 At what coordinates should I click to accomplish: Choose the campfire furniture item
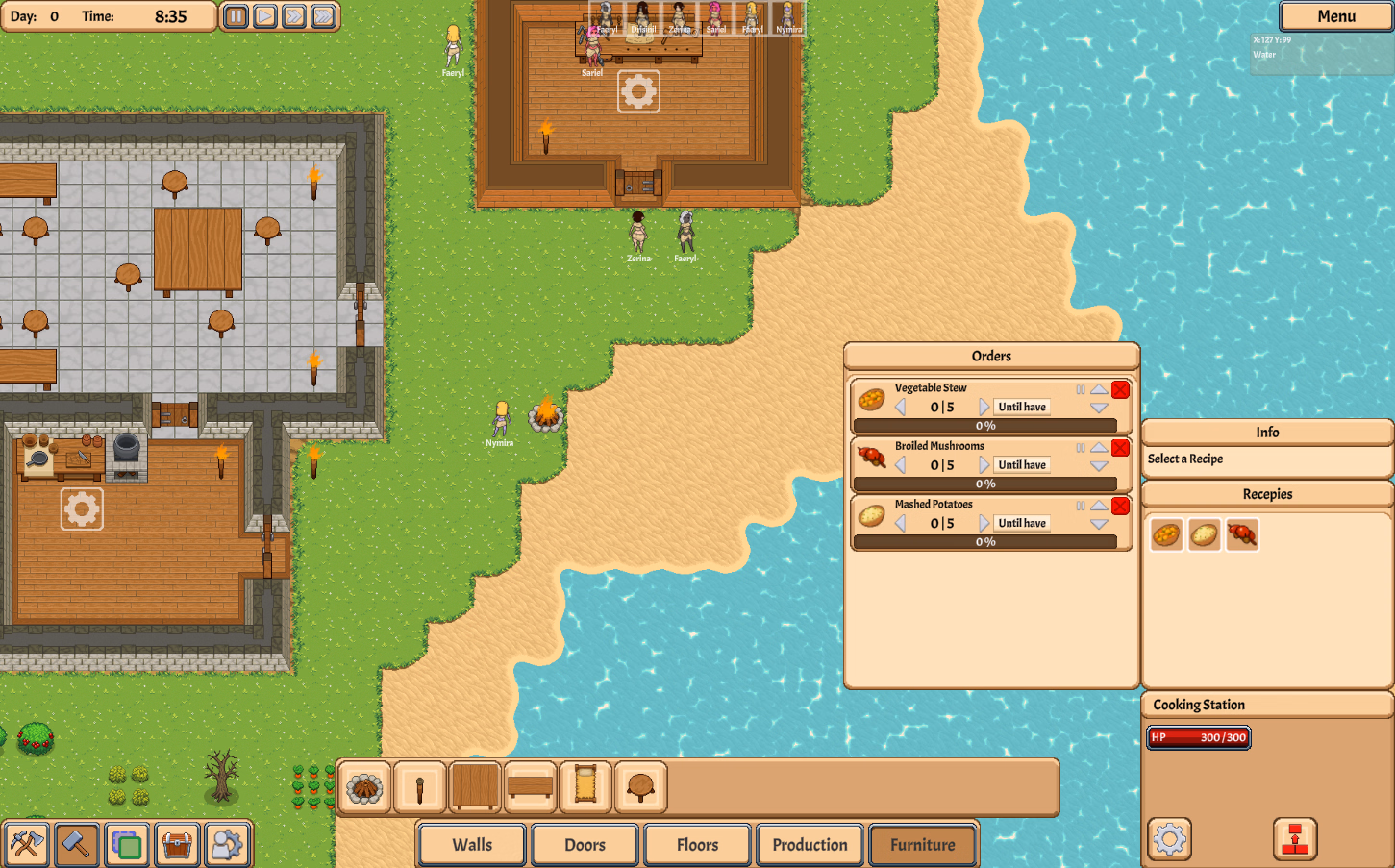pos(364,788)
